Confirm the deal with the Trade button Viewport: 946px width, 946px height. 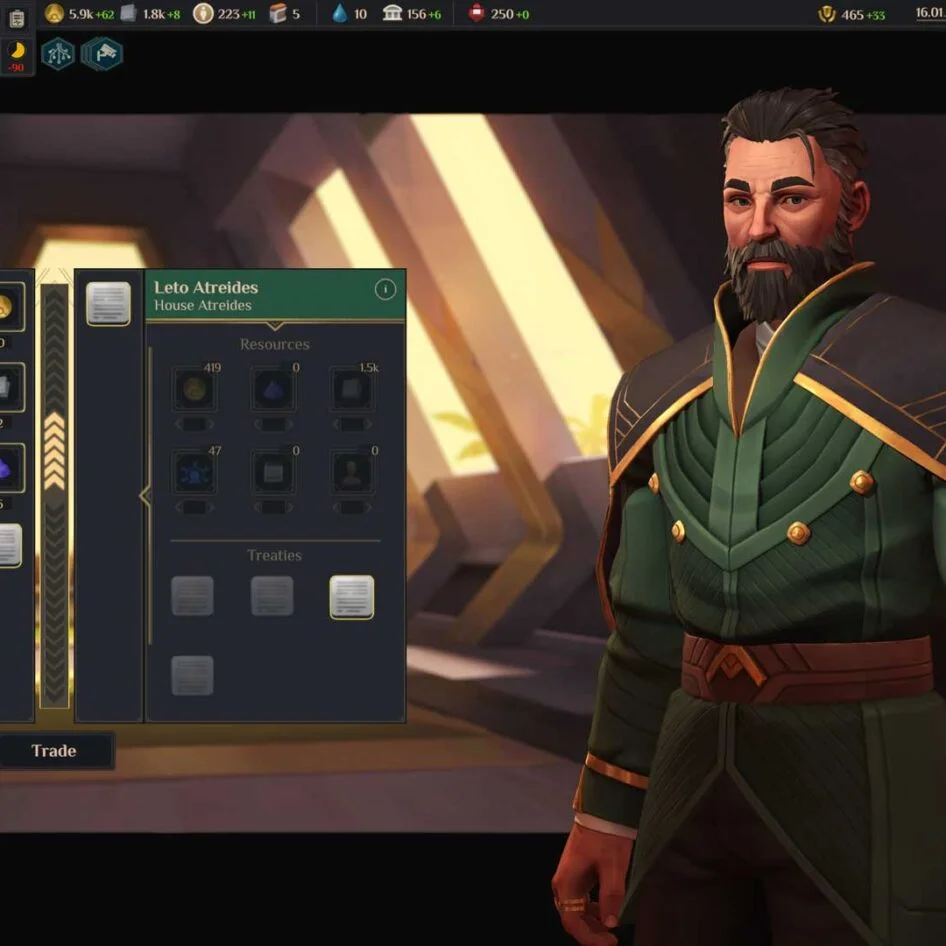[54, 751]
